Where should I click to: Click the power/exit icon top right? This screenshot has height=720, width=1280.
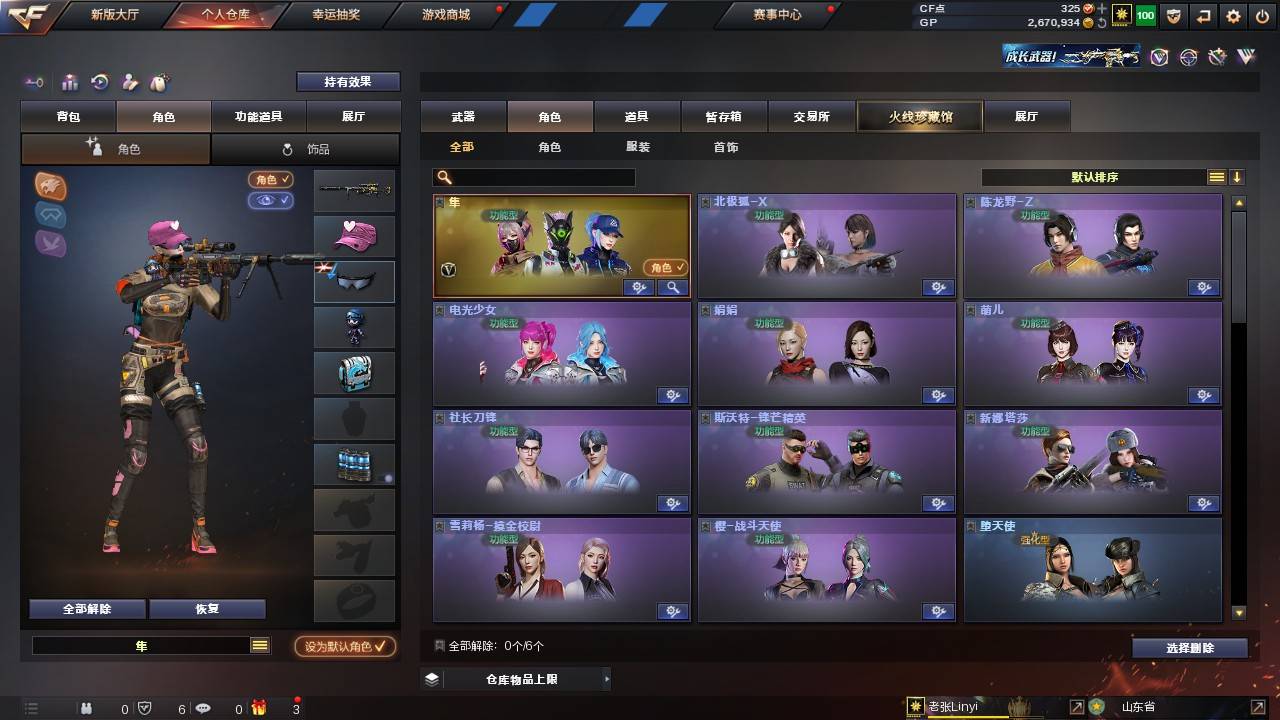point(1263,16)
